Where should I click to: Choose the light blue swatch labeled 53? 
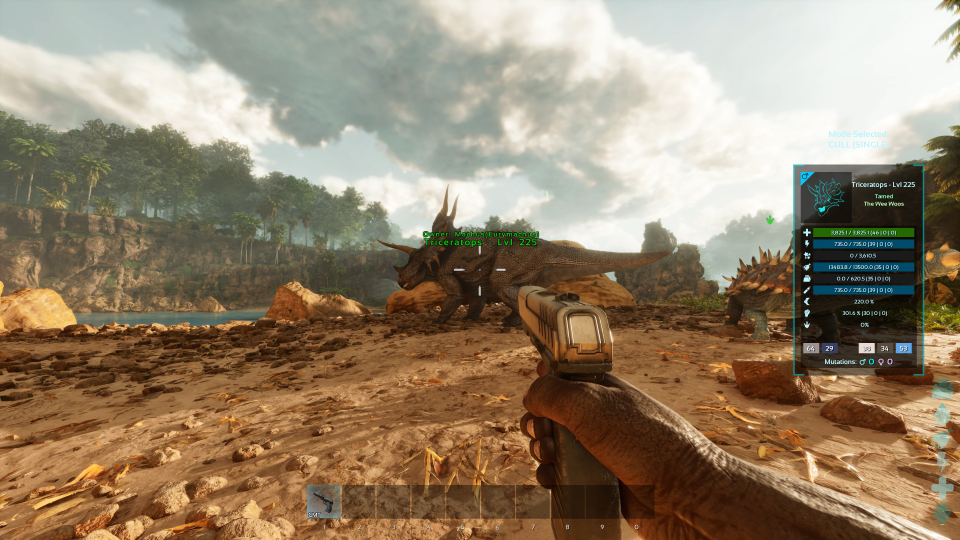pyautogui.click(x=903, y=348)
